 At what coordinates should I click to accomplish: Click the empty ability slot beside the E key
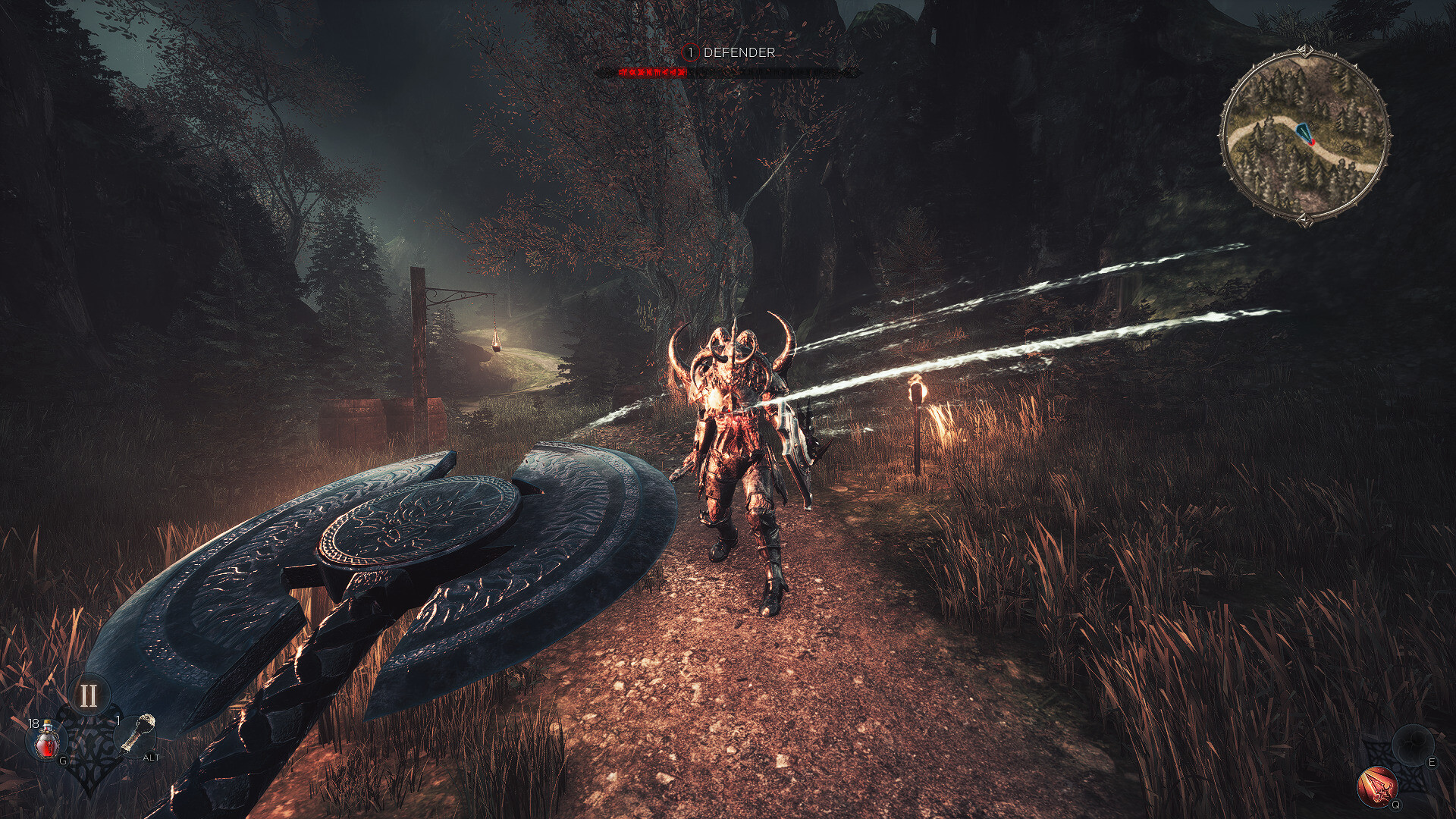pyautogui.click(x=1412, y=745)
